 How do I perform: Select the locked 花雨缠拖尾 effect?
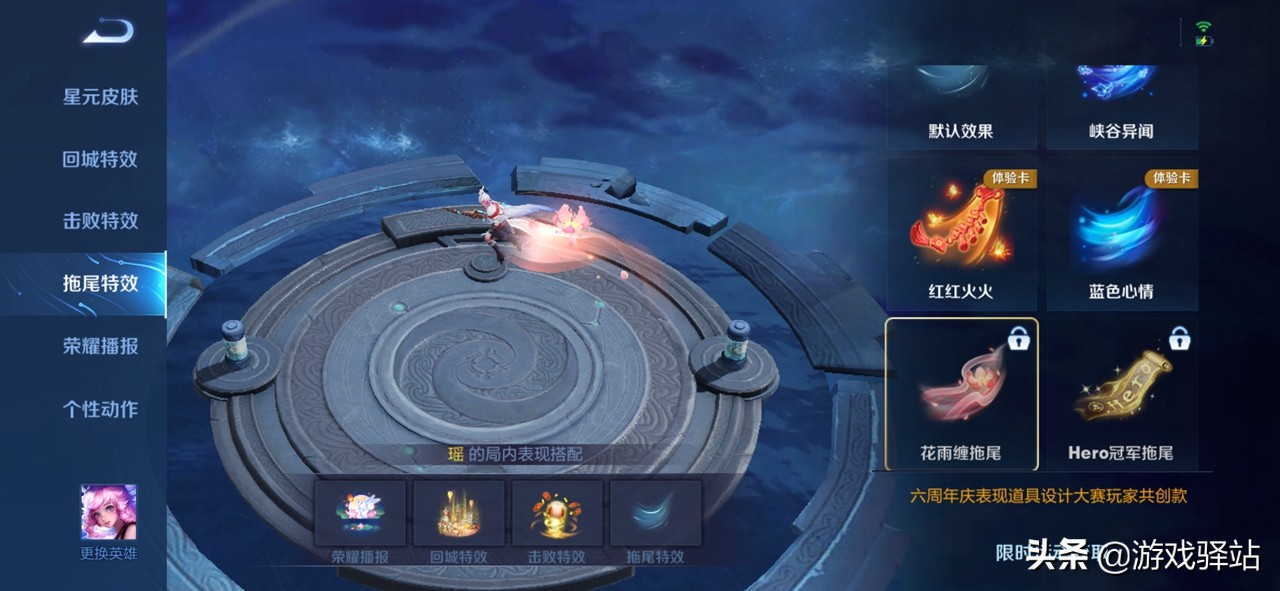962,394
